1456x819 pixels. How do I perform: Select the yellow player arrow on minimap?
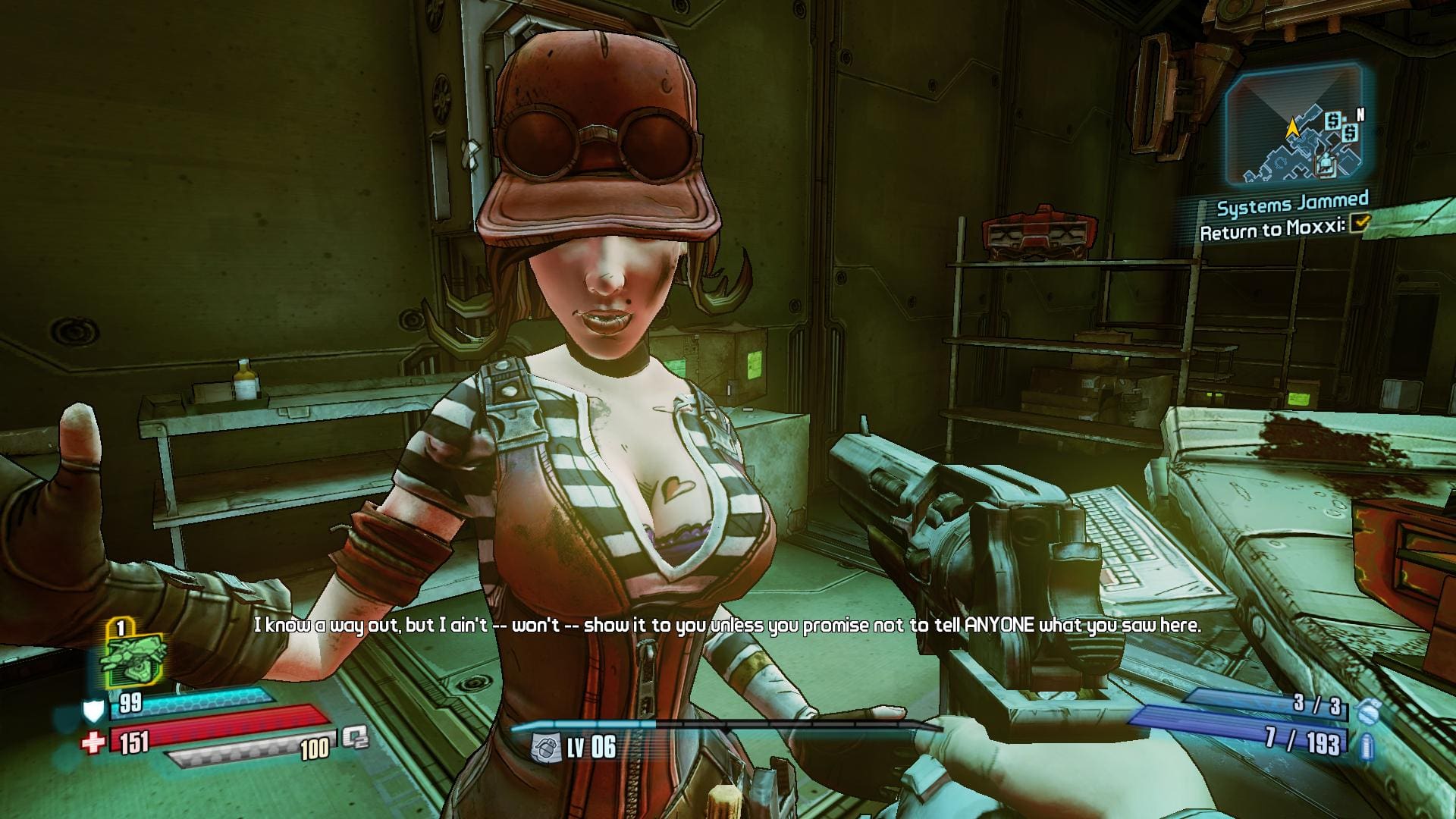coord(1293,128)
